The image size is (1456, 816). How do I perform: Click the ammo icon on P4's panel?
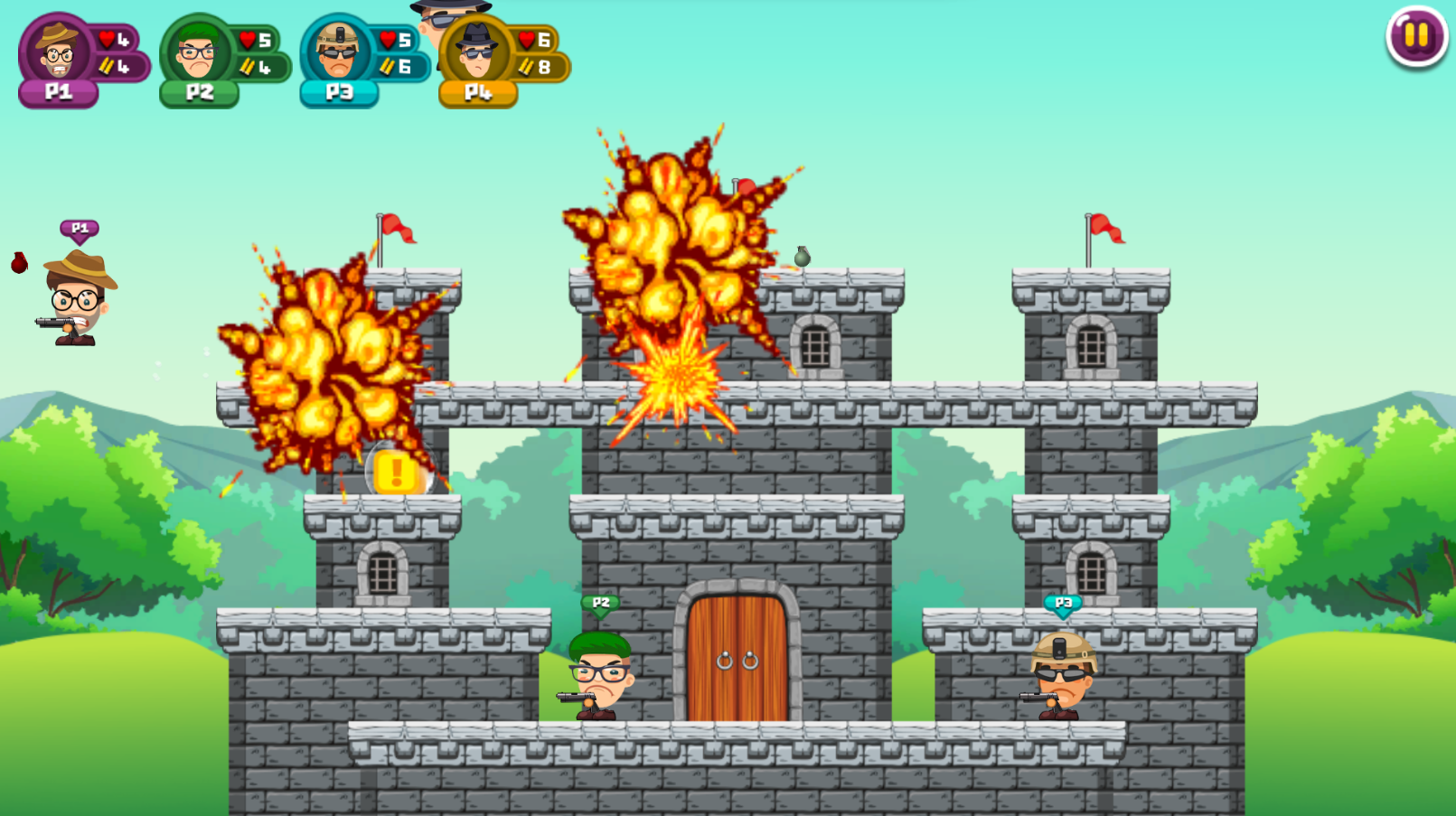point(528,65)
